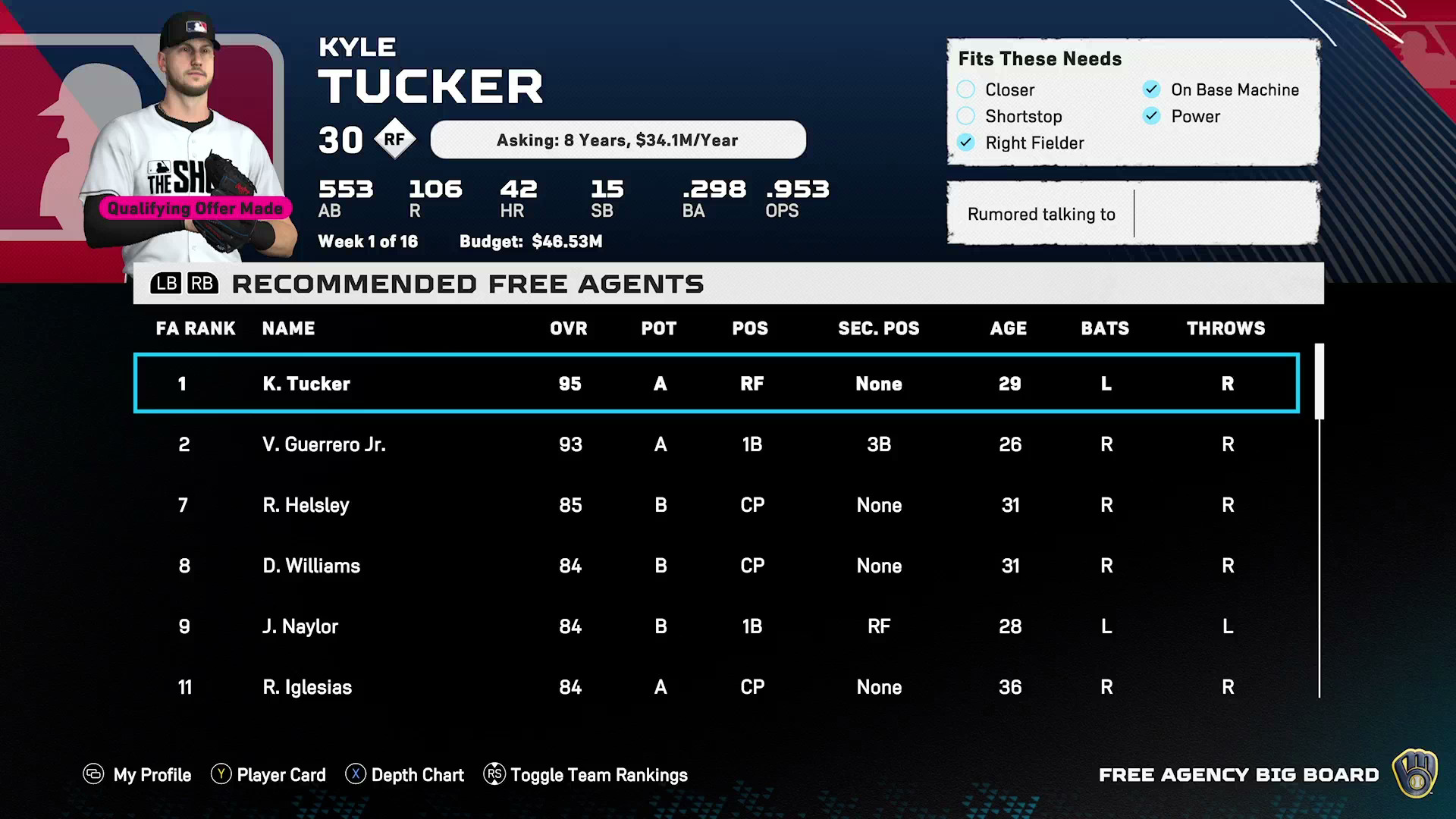This screenshot has height=819, width=1456.
Task: Click the asking contract offer bar
Action: [618, 140]
